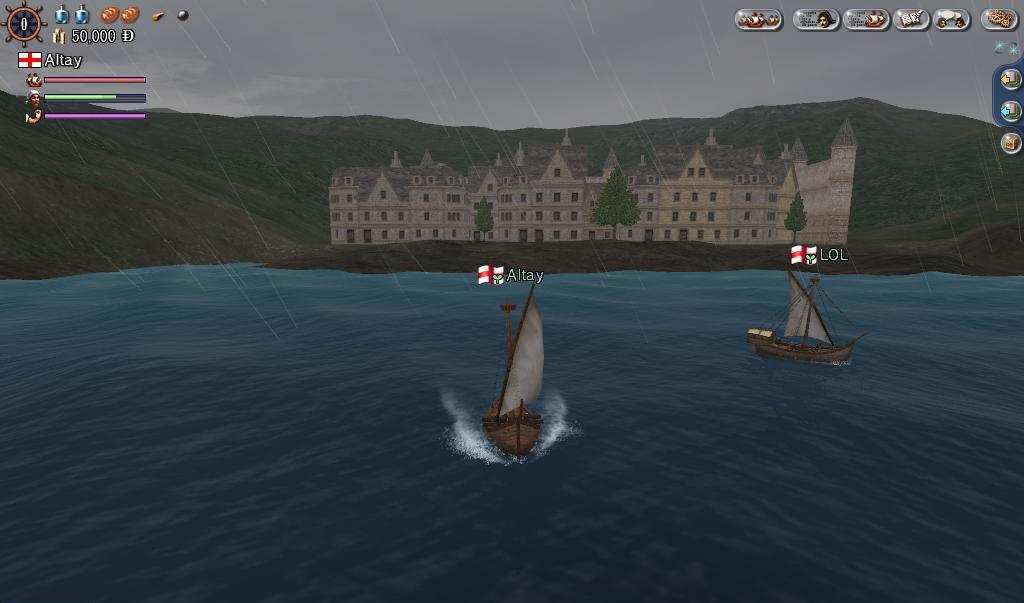The height and width of the screenshot is (603, 1024).
Task: Open the ship info button
Action: pyautogui.click(x=866, y=19)
